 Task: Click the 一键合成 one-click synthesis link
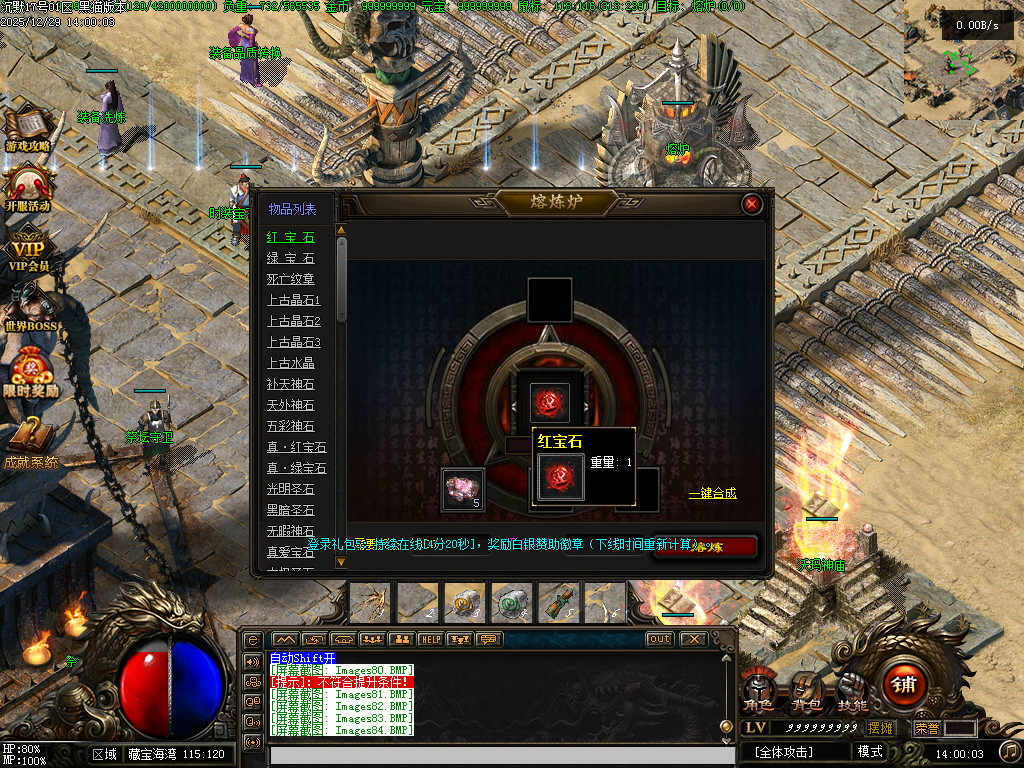click(712, 493)
